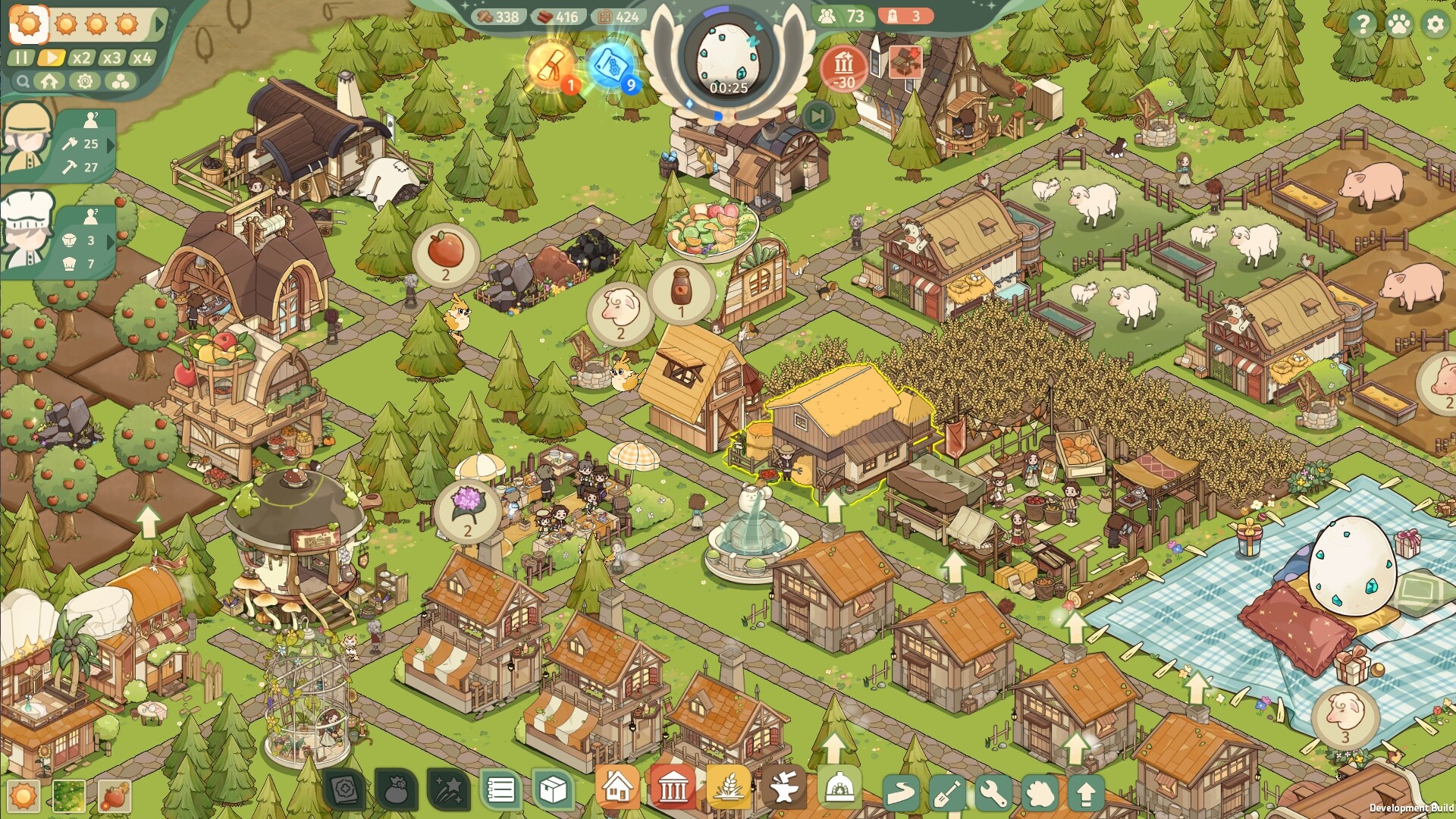The image size is (1456, 819).
Task: Open the magnifying glass search tool
Action: click(24, 81)
